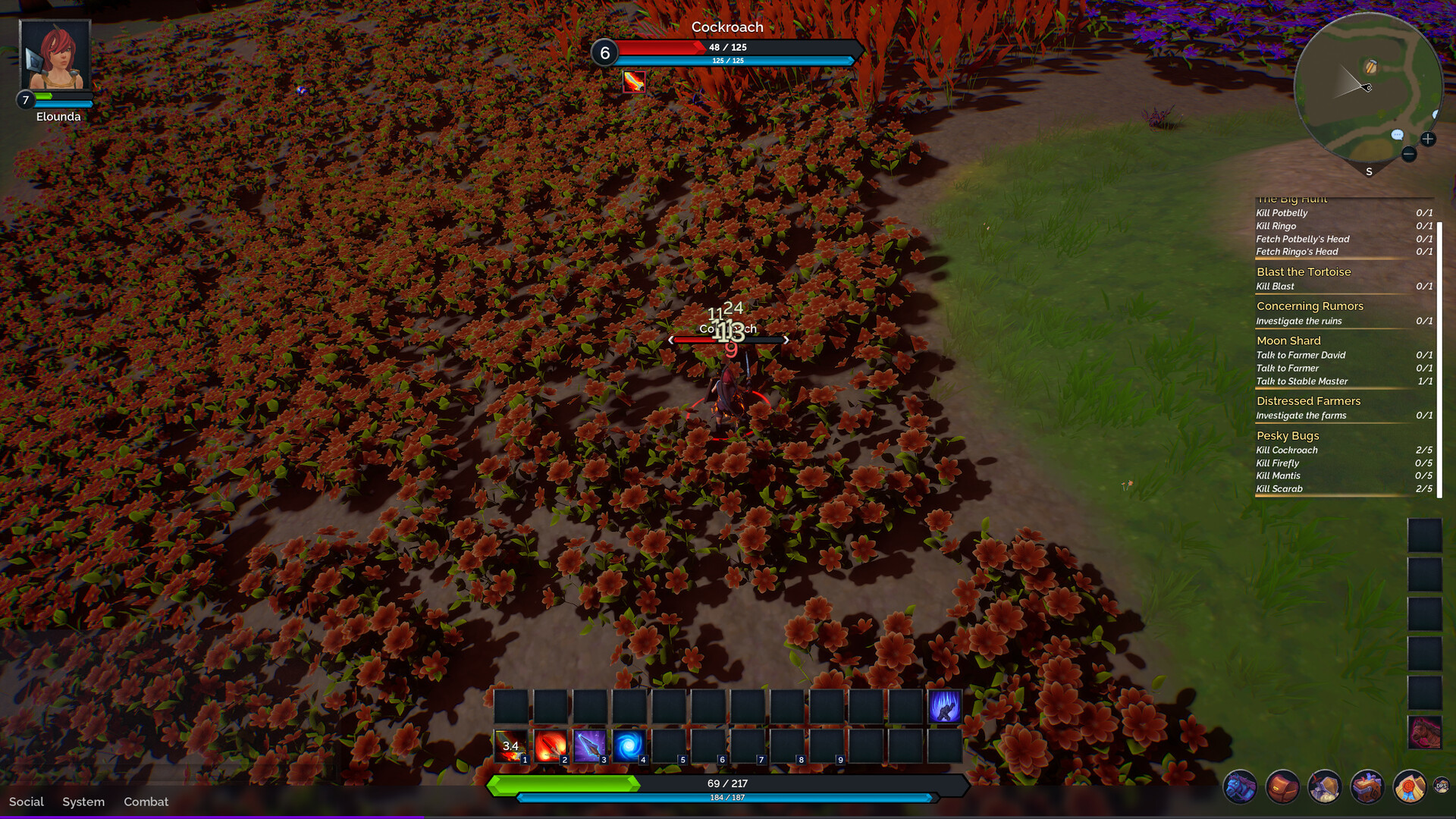Image resolution: width=1456 pixels, height=819 pixels.
Task: Open the Social menu
Action: (27, 802)
